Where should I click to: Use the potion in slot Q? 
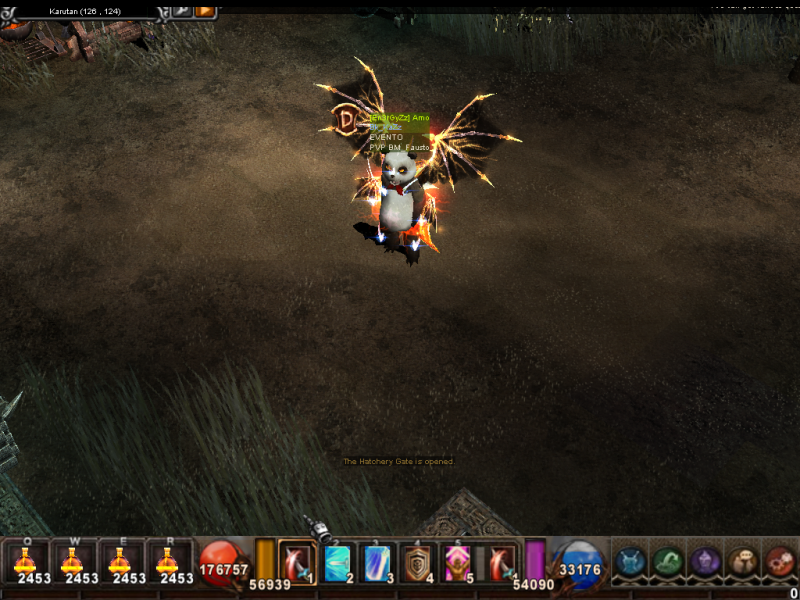click(26, 562)
